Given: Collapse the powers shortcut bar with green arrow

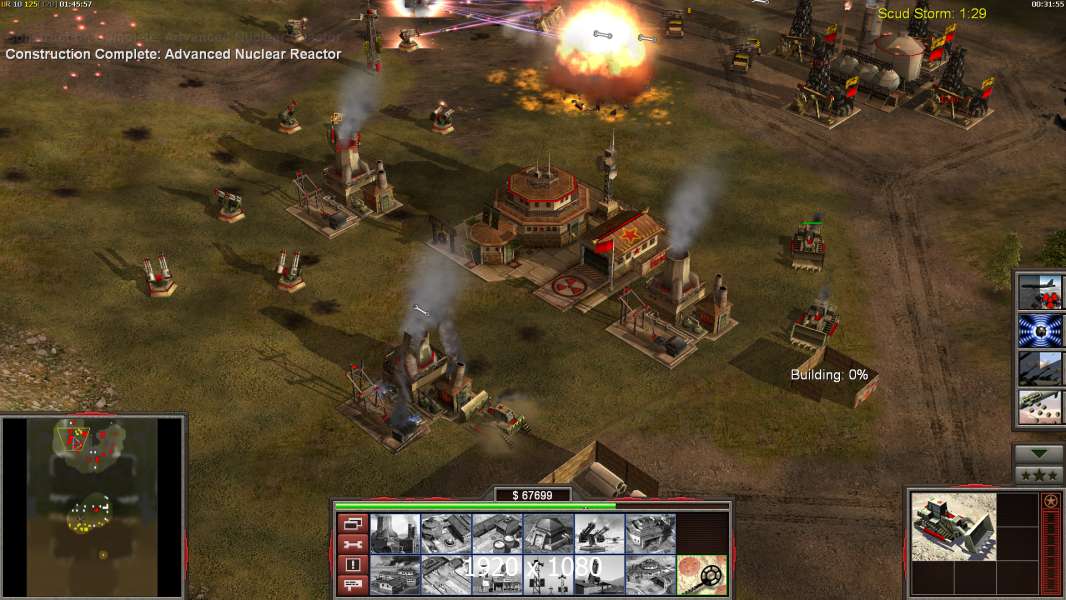Looking at the screenshot, I should (1039, 454).
